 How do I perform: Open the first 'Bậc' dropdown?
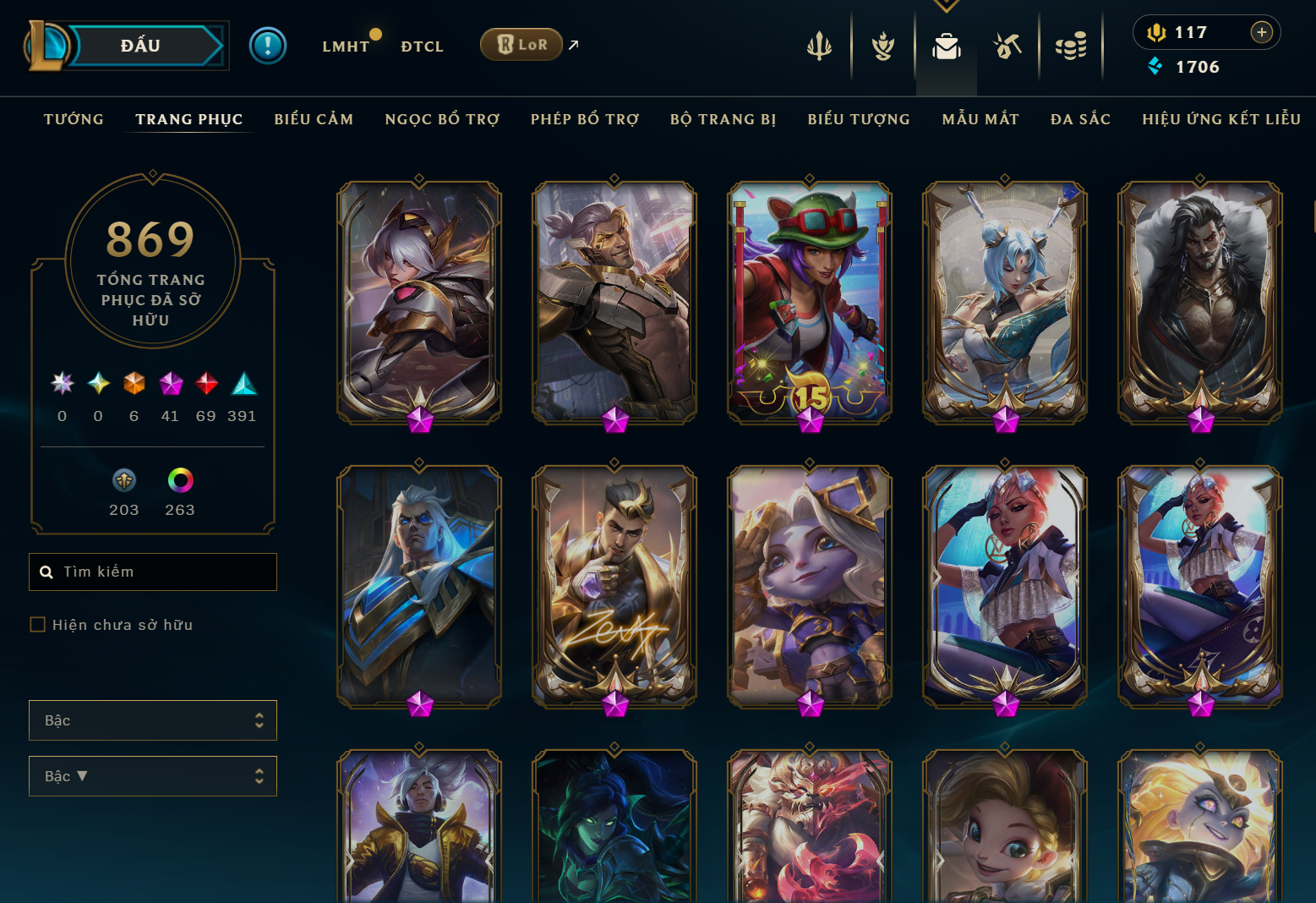coord(152,720)
